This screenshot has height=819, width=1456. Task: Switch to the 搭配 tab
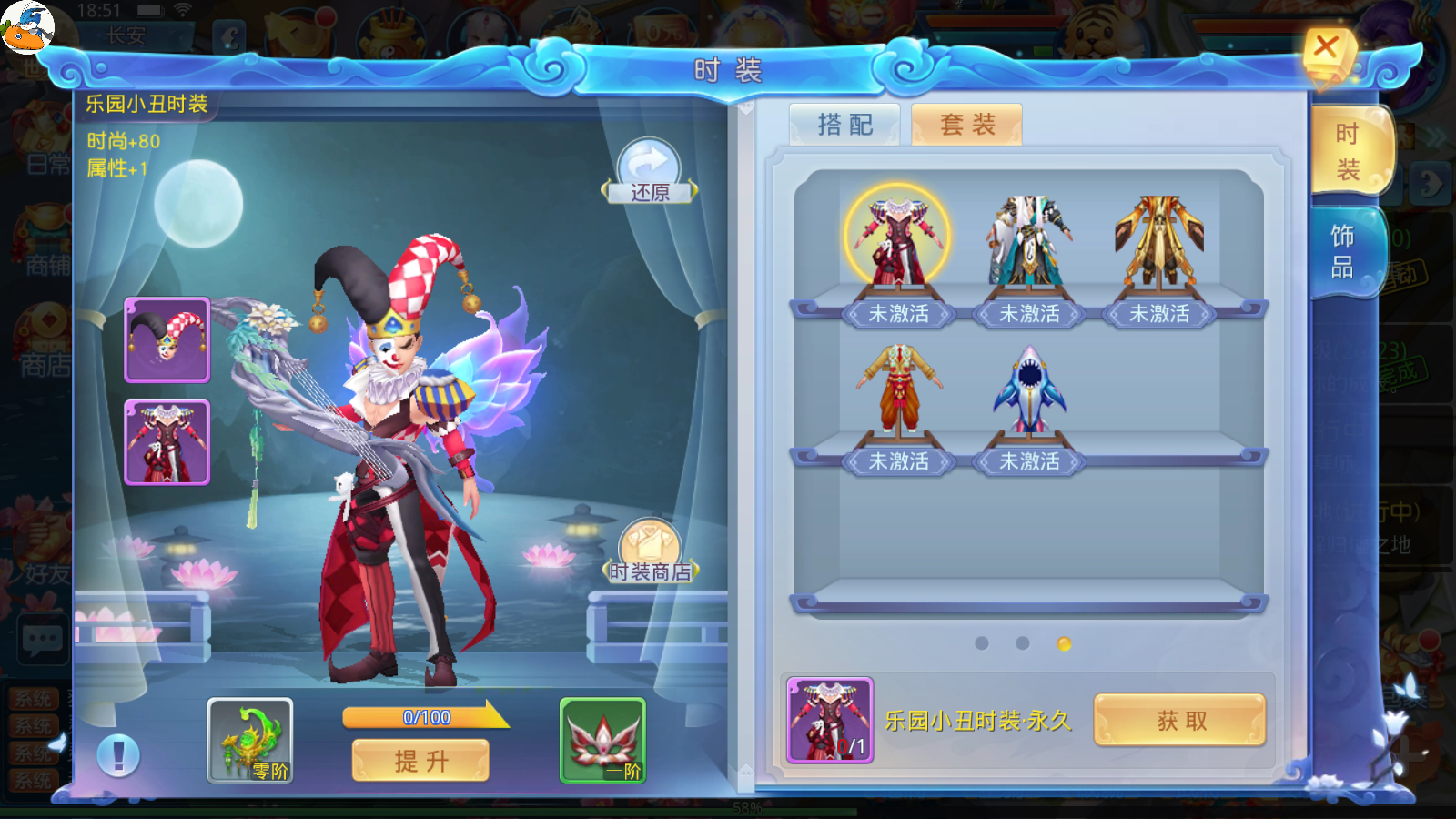[x=844, y=125]
